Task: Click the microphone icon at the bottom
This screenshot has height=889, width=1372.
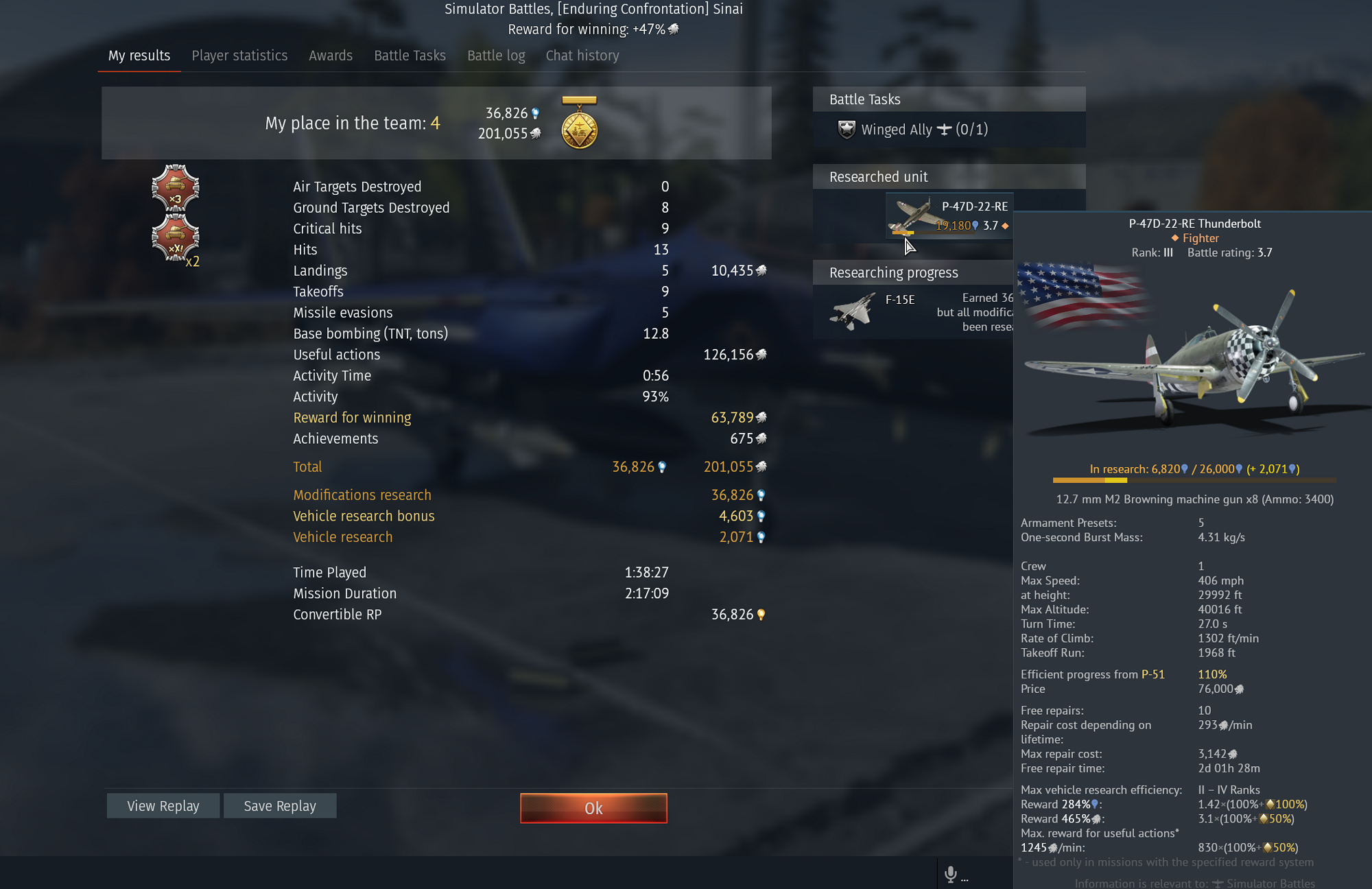Action: click(x=951, y=873)
